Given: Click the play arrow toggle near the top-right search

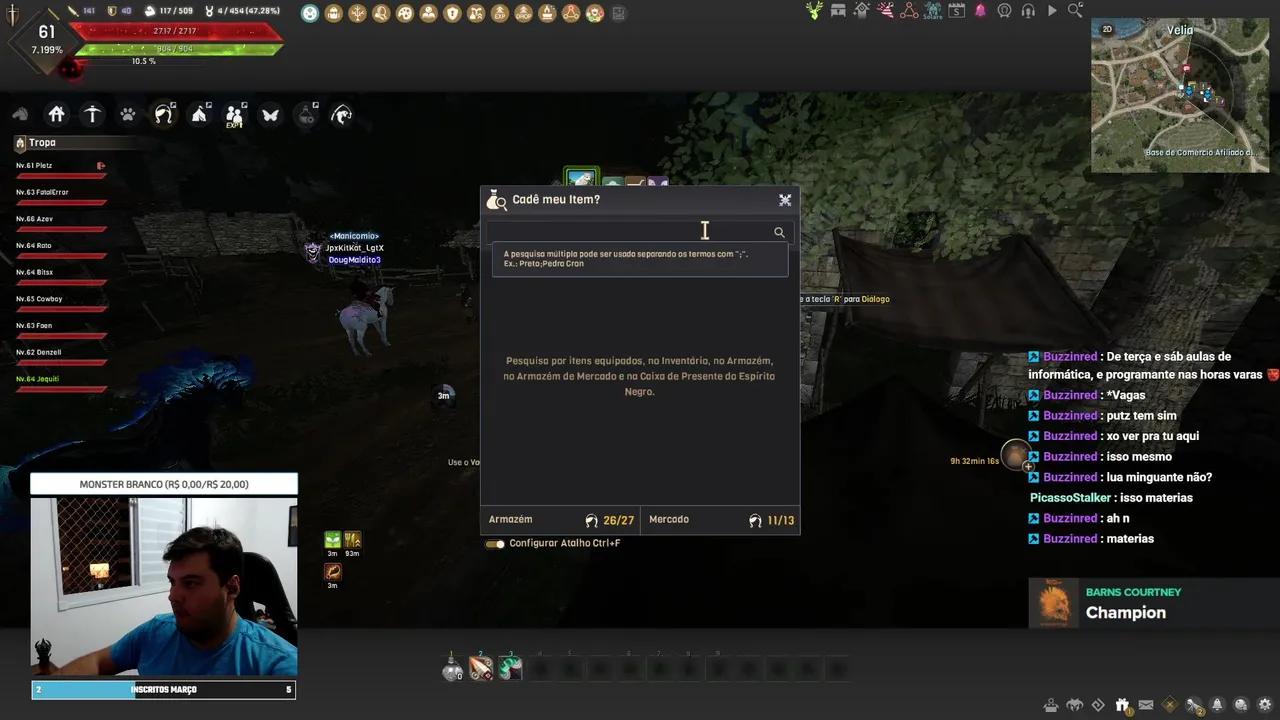Looking at the screenshot, I should 1052,10.
